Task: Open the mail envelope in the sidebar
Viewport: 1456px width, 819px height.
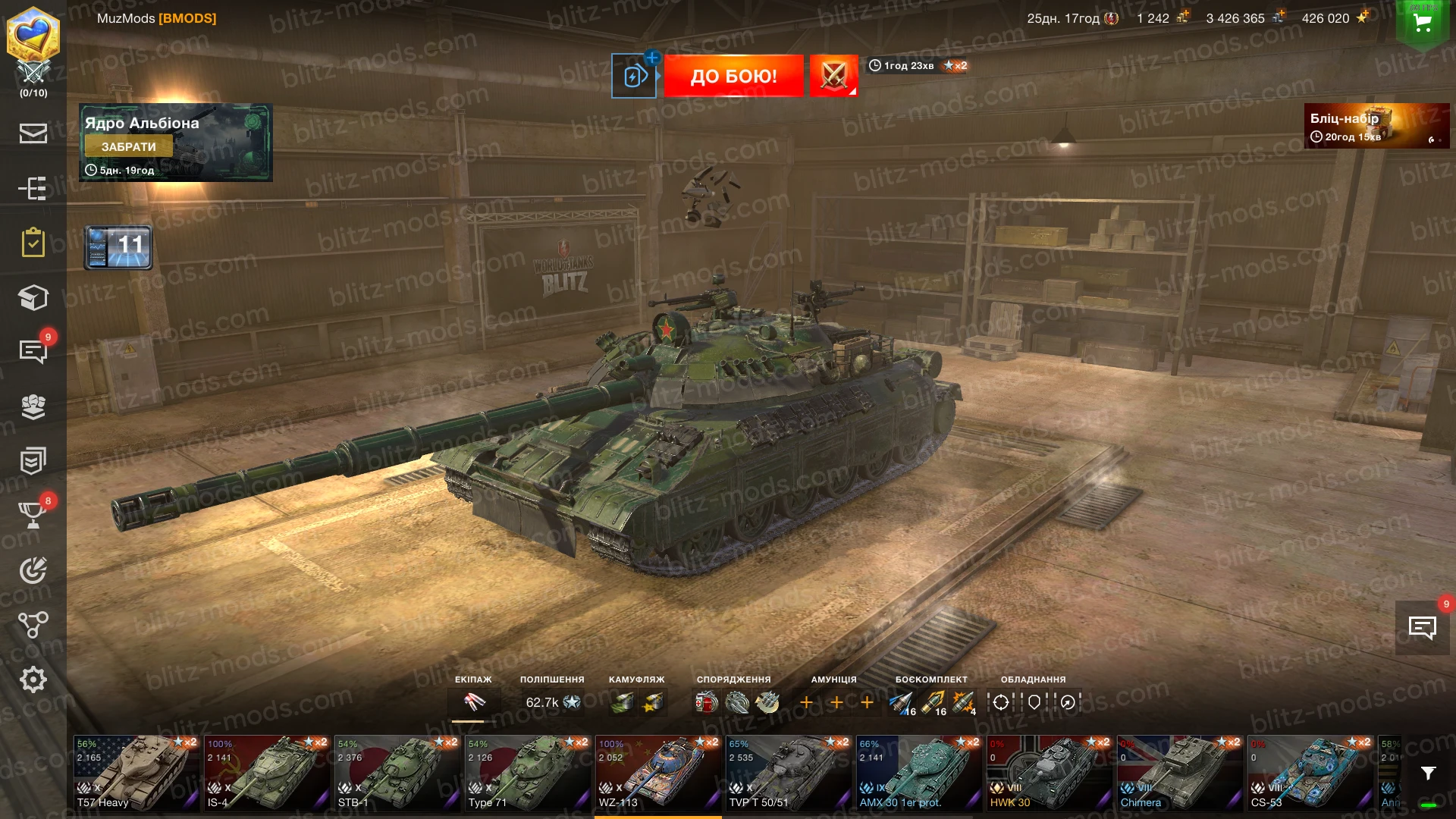Action: [33, 133]
